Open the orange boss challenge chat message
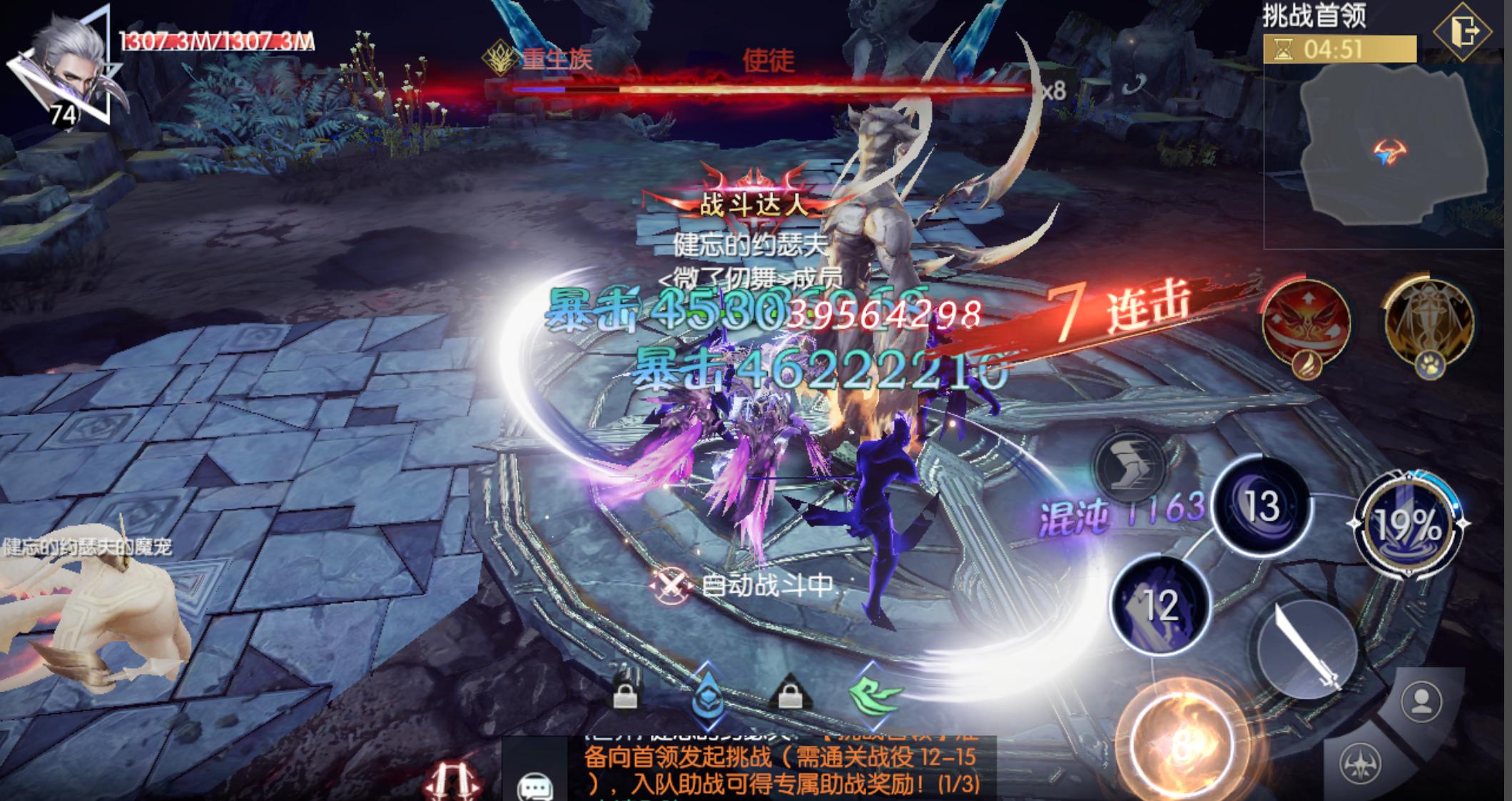The image size is (1512, 801). [x=781, y=770]
